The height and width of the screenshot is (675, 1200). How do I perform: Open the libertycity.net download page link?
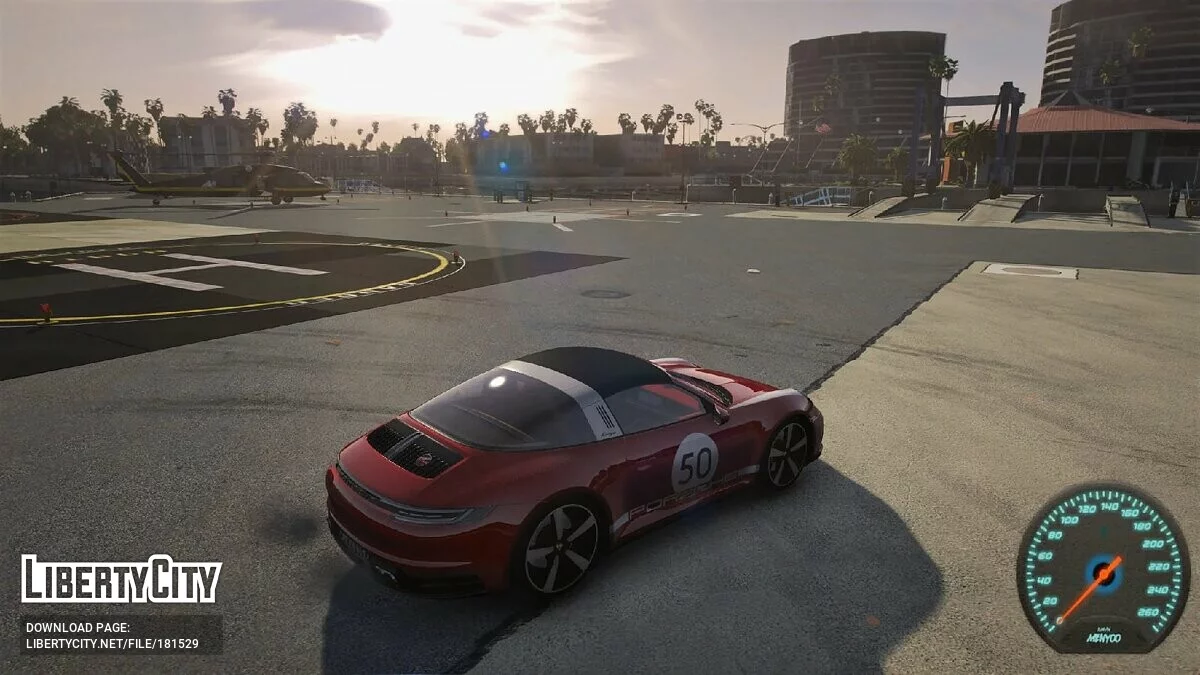point(112,644)
